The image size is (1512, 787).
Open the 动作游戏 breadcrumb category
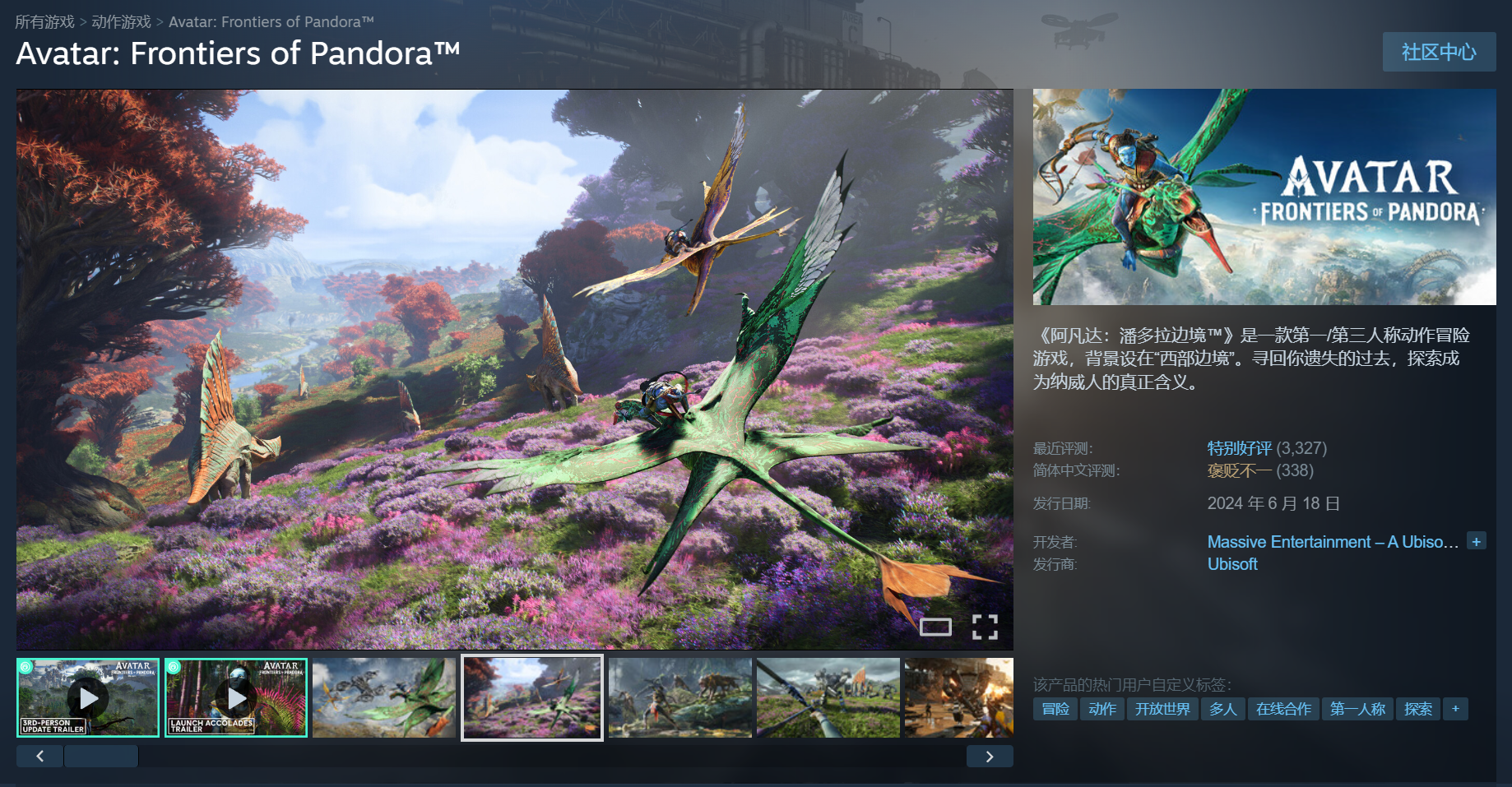pyautogui.click(x=121, y=21)
